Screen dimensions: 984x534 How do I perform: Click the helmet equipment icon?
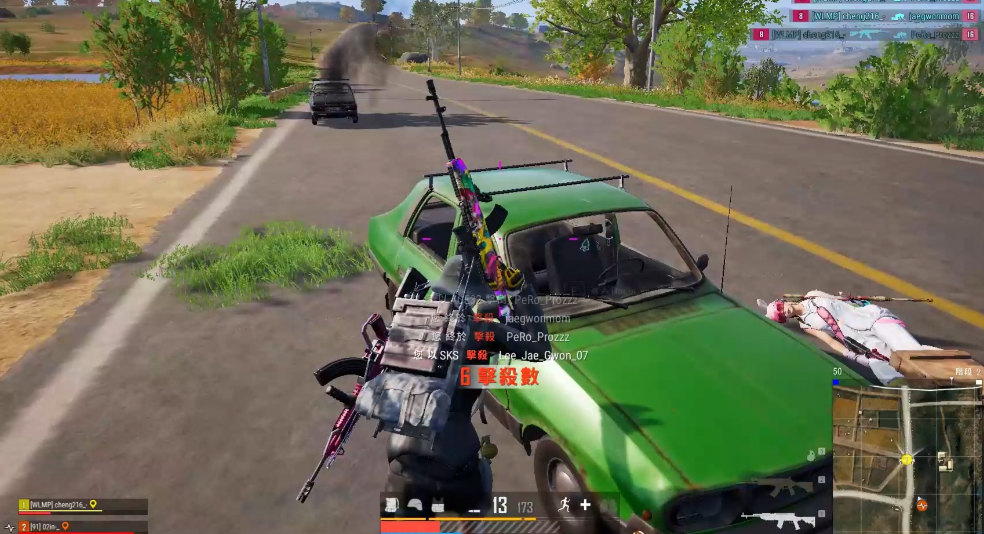[x=414, y=505]
